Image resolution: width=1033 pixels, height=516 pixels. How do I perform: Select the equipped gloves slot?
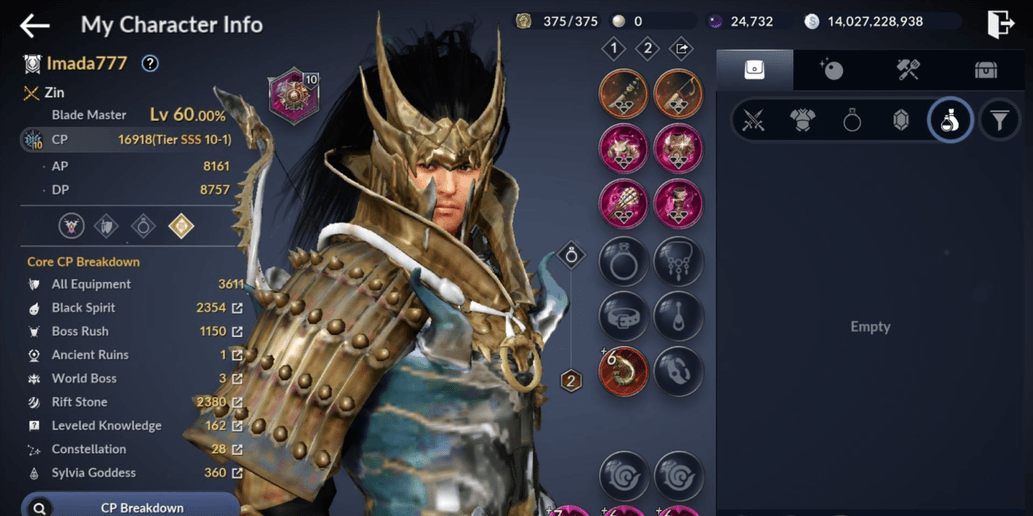tap(623, 204)
